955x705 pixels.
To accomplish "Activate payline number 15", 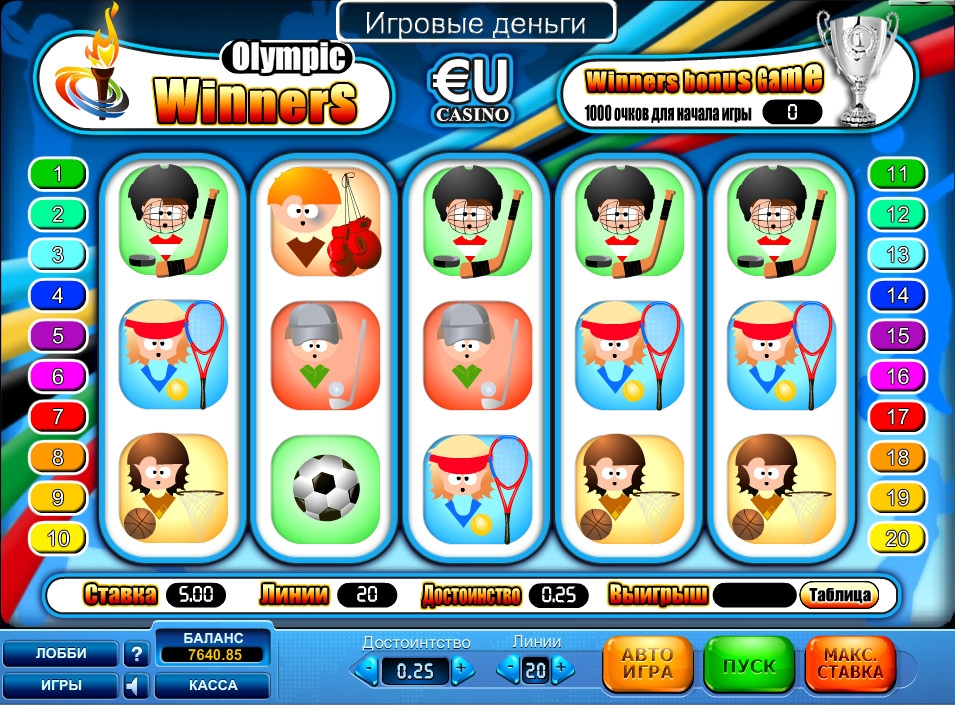I will (897, 336).
